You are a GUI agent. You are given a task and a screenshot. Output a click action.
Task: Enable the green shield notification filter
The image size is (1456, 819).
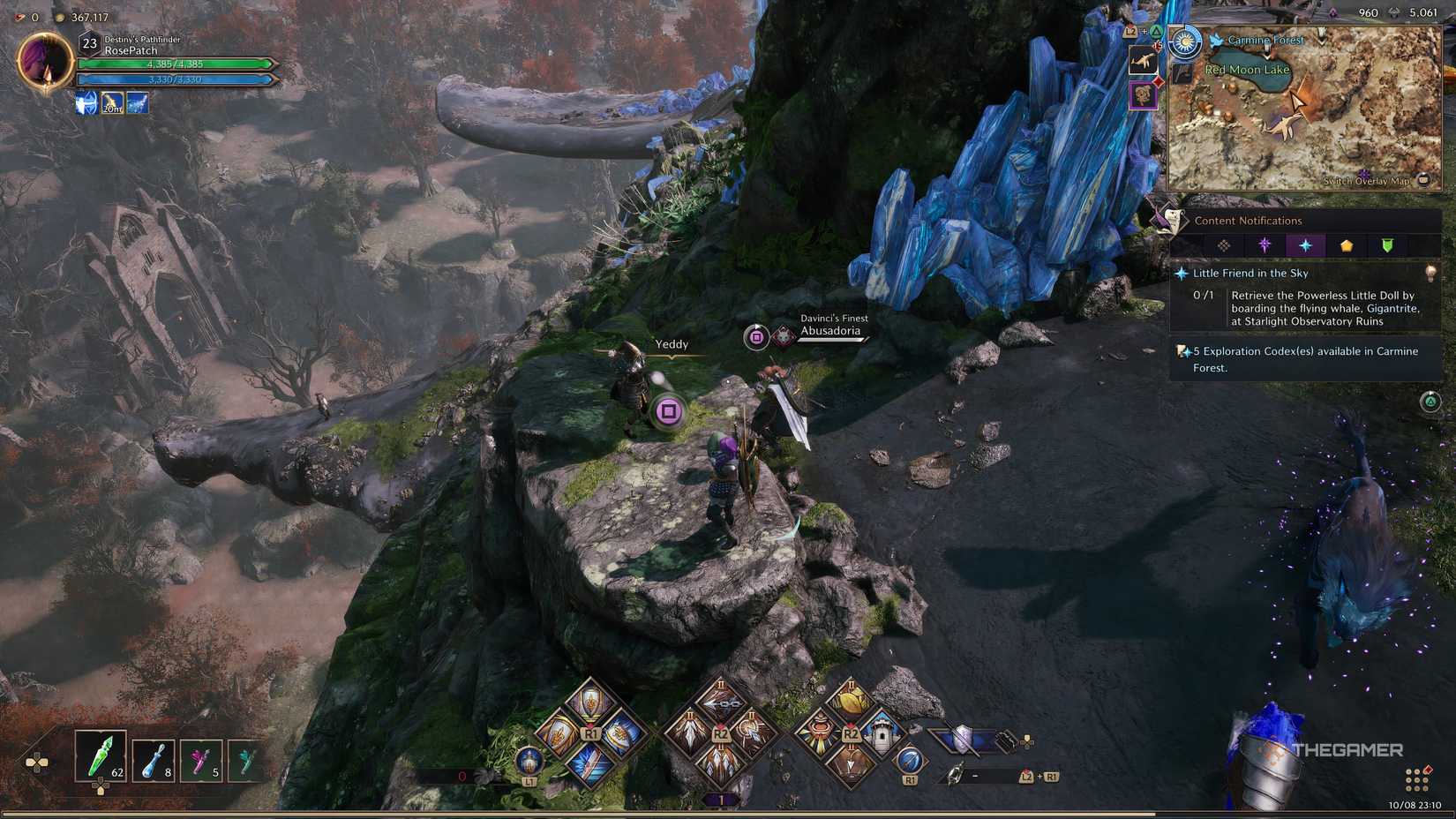point(1388,245)
